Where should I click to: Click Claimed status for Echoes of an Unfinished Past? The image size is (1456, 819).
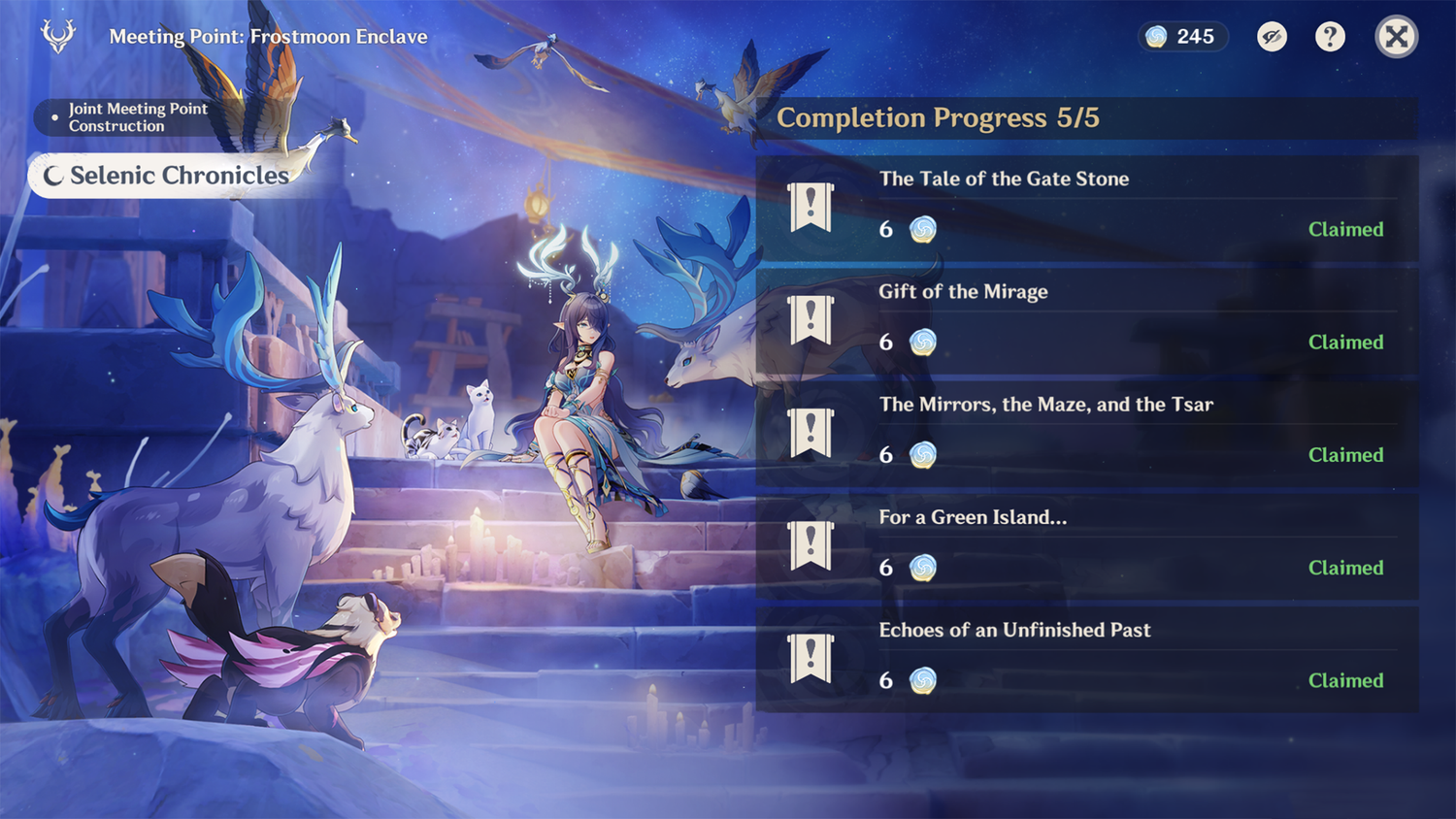[x=1346, y=680]
